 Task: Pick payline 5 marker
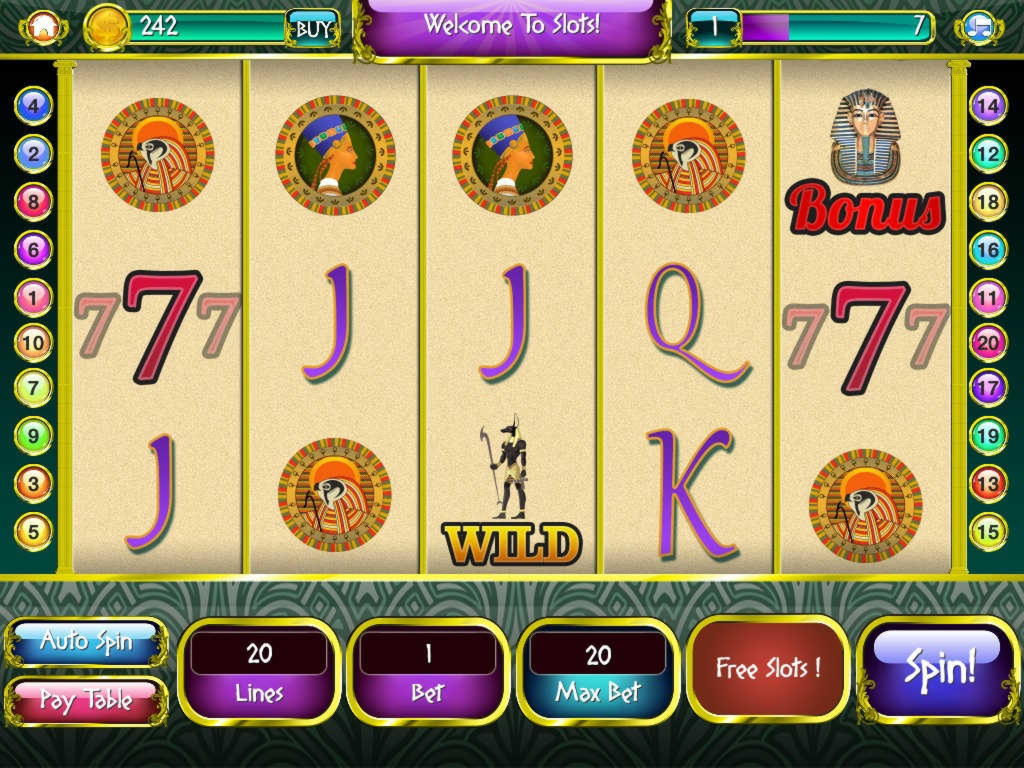tap(33, 531)
